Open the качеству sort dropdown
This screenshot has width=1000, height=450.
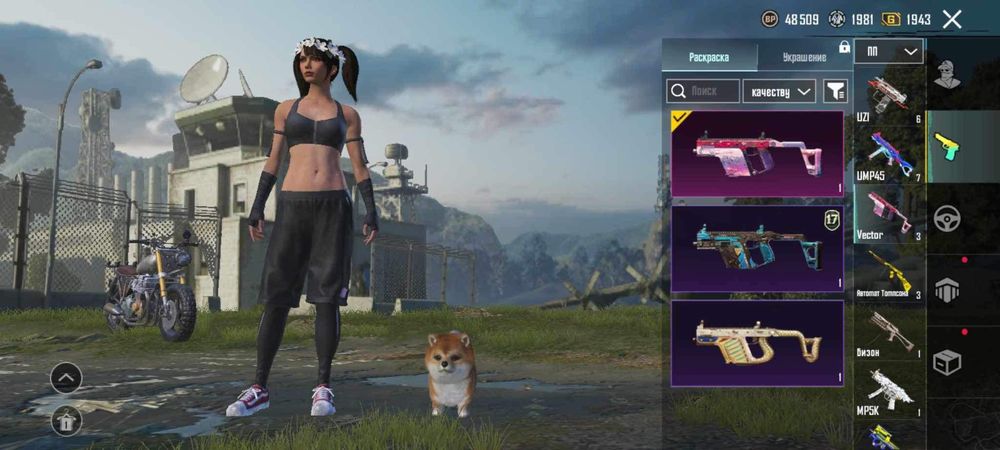(779, 91)
